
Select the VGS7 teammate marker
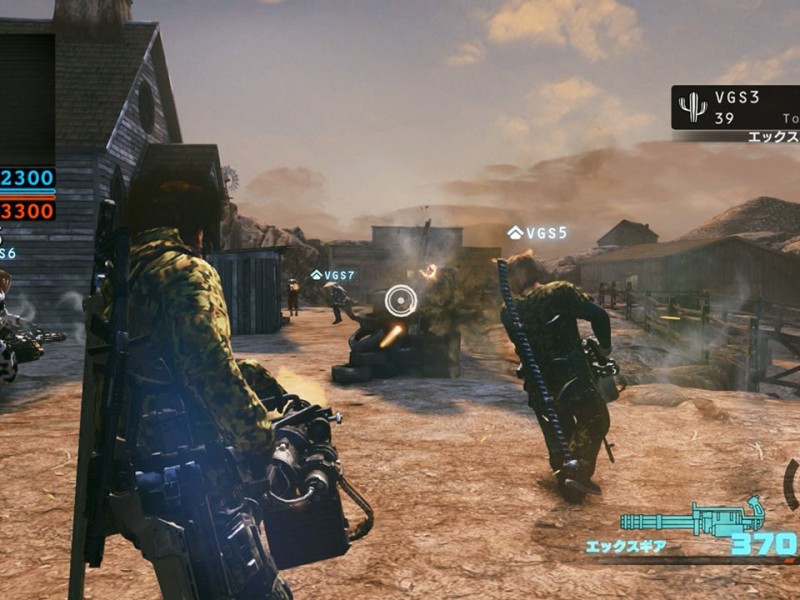click(x=332, y=275)
